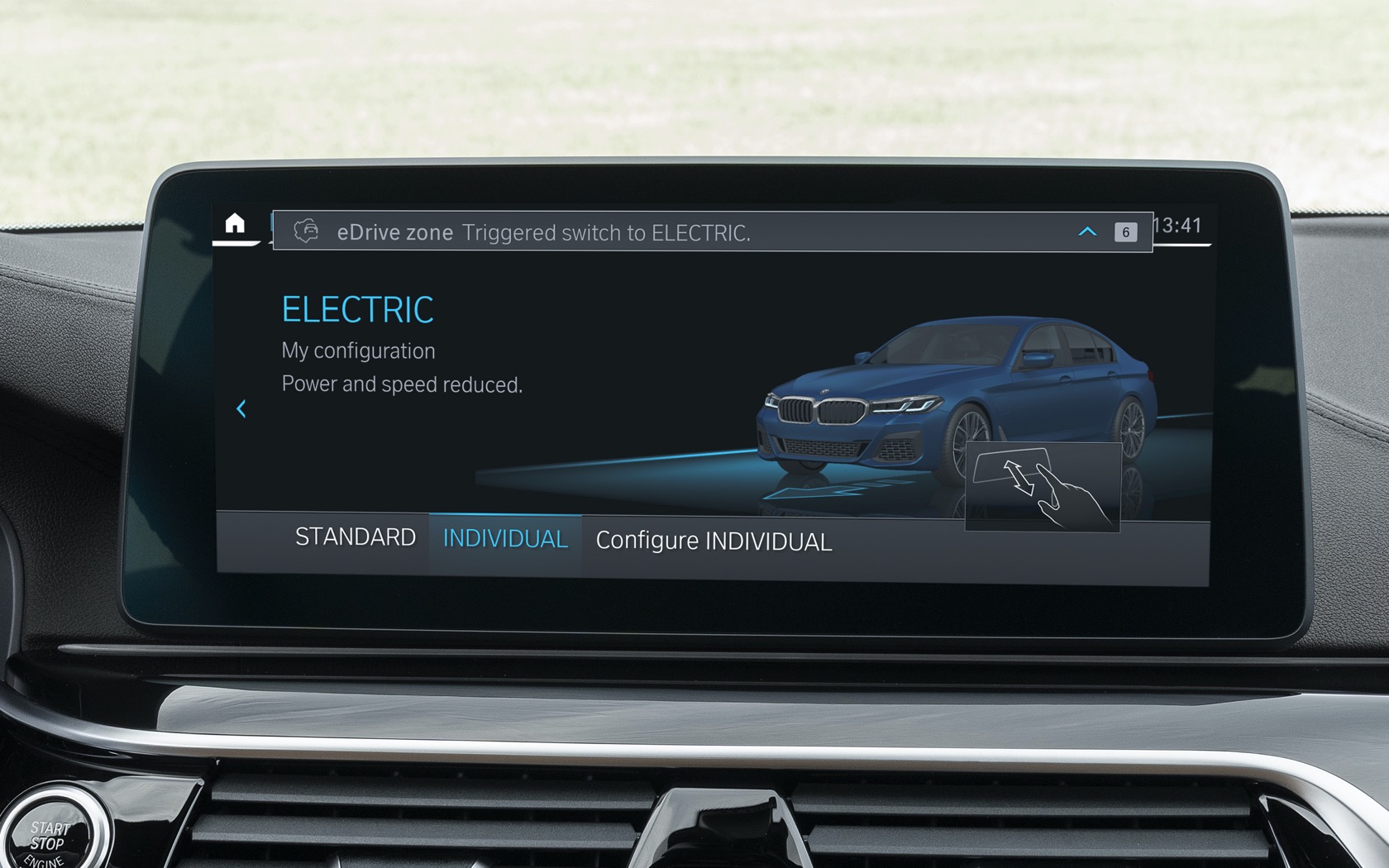The image size is (1389, 868).
Task: Open the eDrive zone notification banner
Action: point(579,232)
